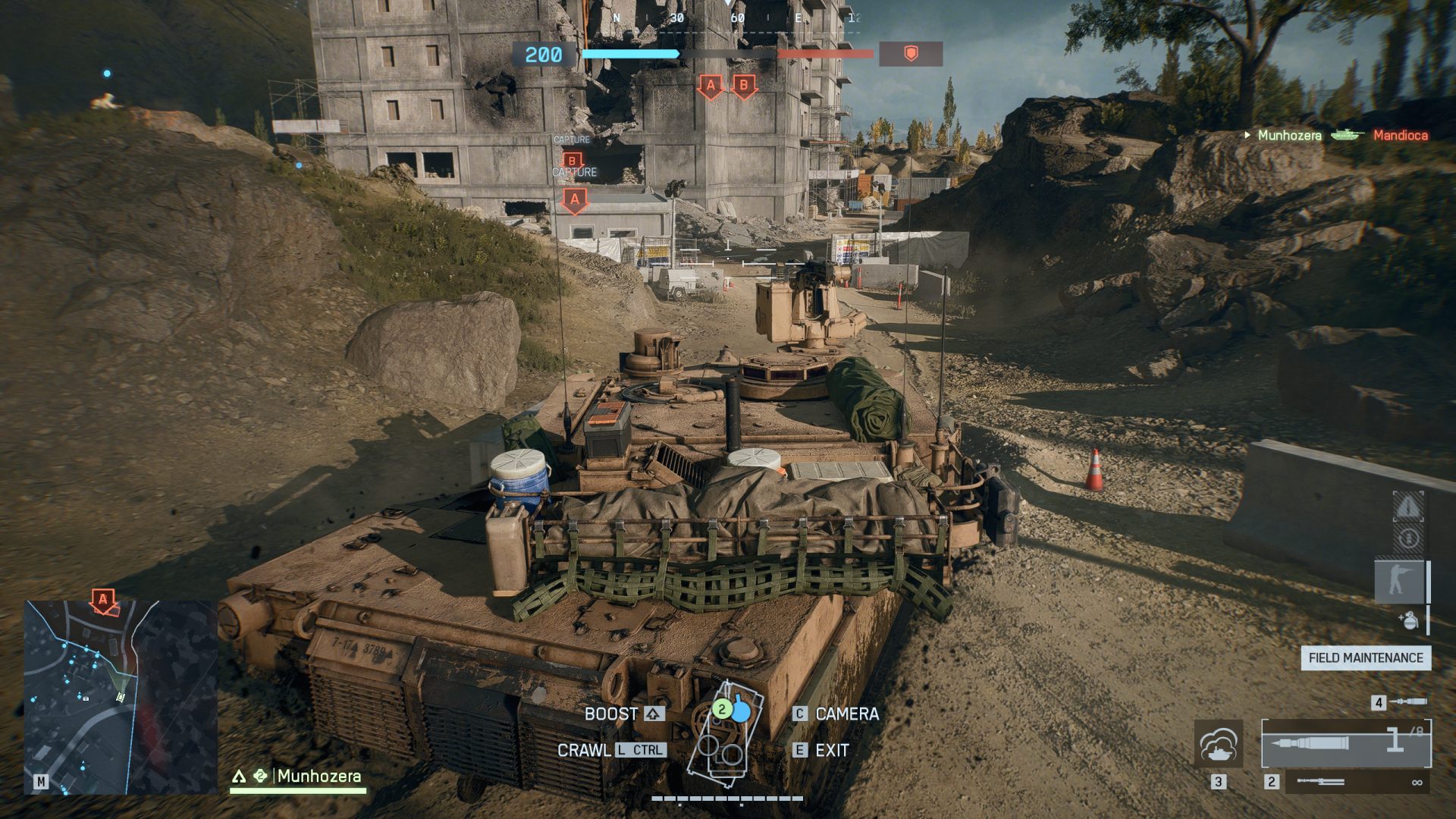Click the E EXIT vehicle prompt
This screenshot has width=1456, height=819.
(x=827, y=750)
